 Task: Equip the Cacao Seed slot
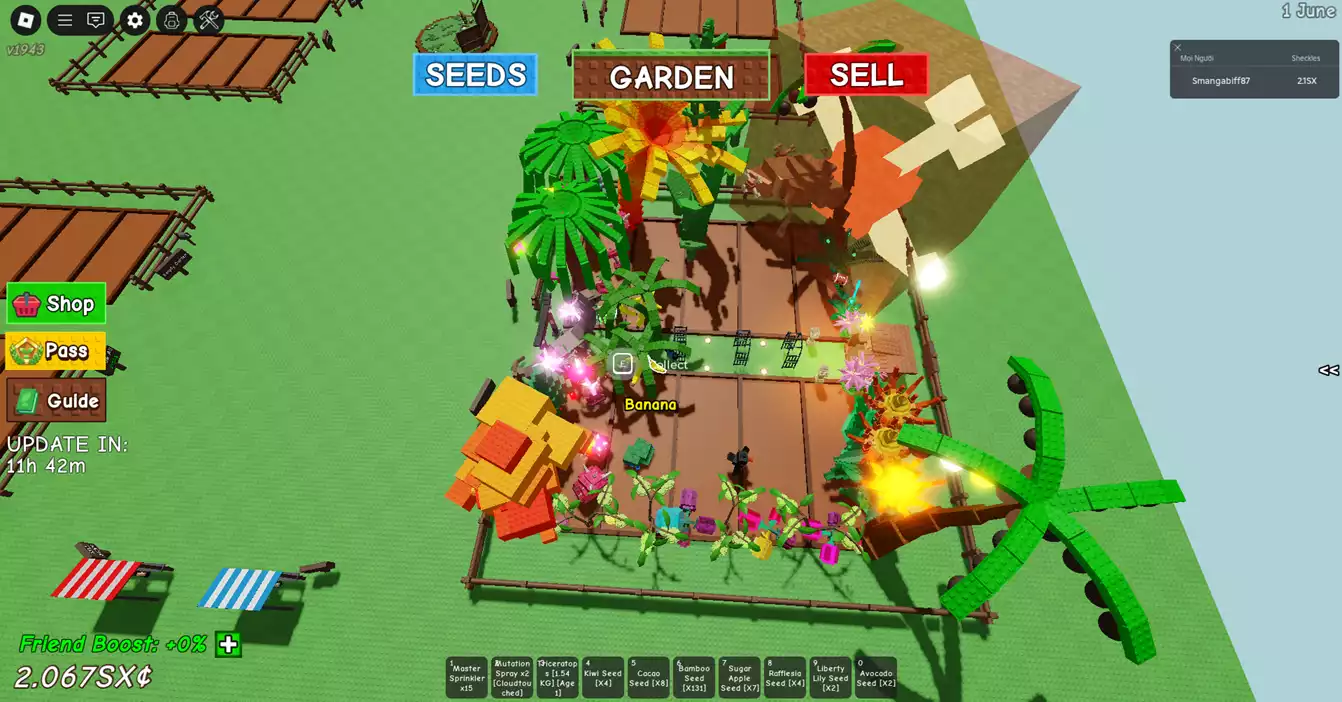(x=648, y=677)
